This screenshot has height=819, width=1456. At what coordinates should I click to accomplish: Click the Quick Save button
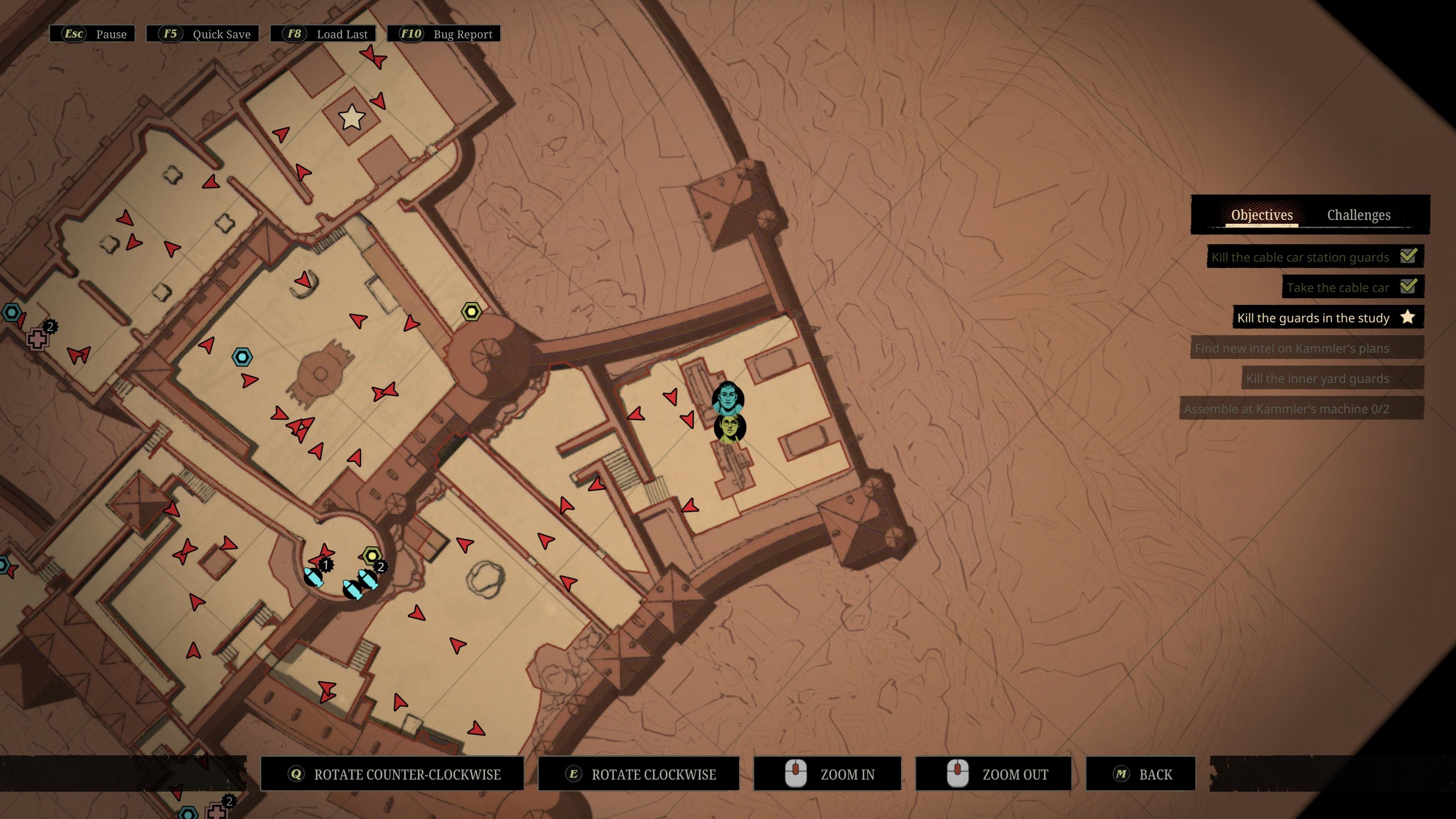click(x=203, y=34)
